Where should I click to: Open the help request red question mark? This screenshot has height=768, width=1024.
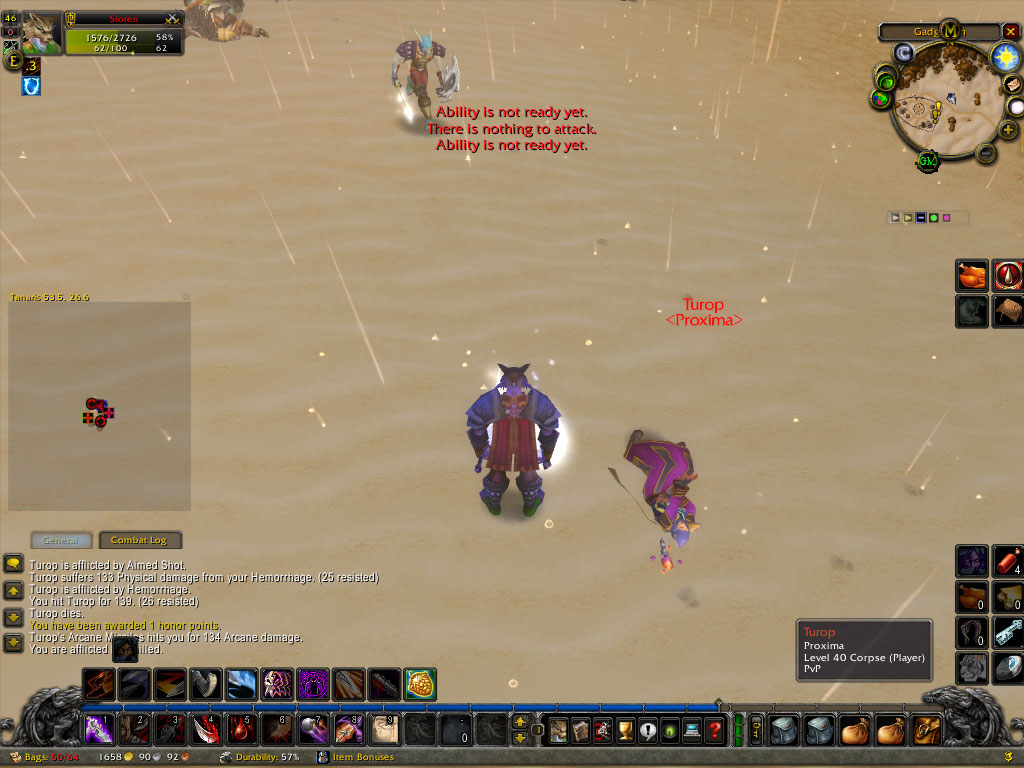click(x=713, y=730)
